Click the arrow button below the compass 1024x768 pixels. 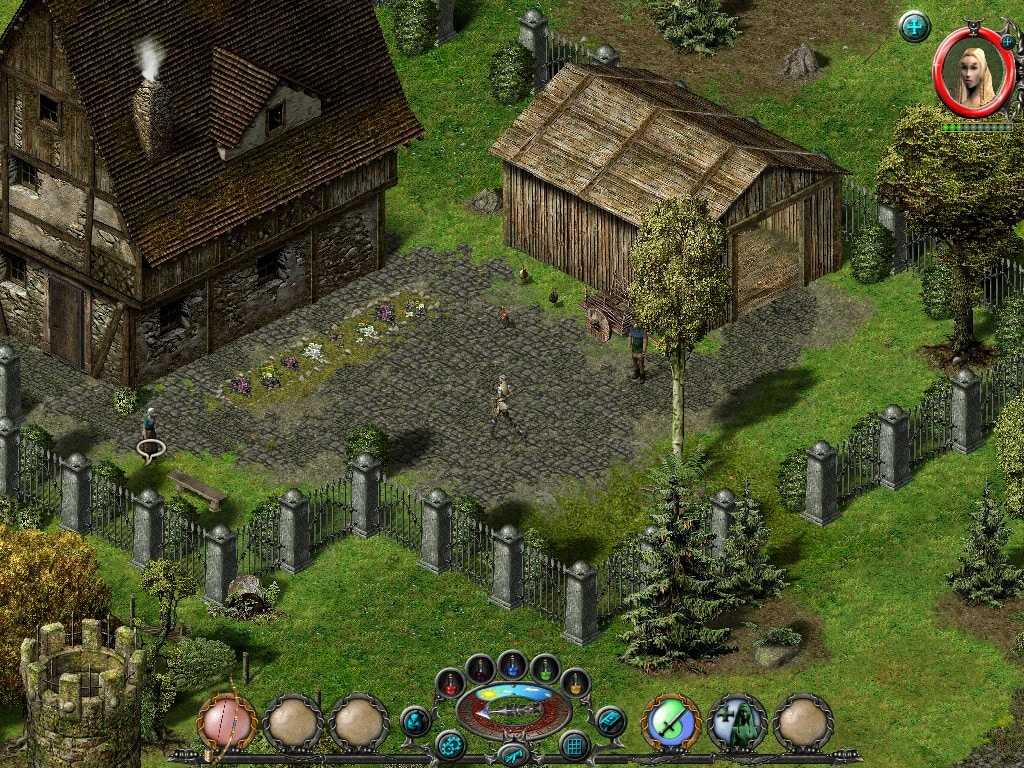tap(513, 754)
